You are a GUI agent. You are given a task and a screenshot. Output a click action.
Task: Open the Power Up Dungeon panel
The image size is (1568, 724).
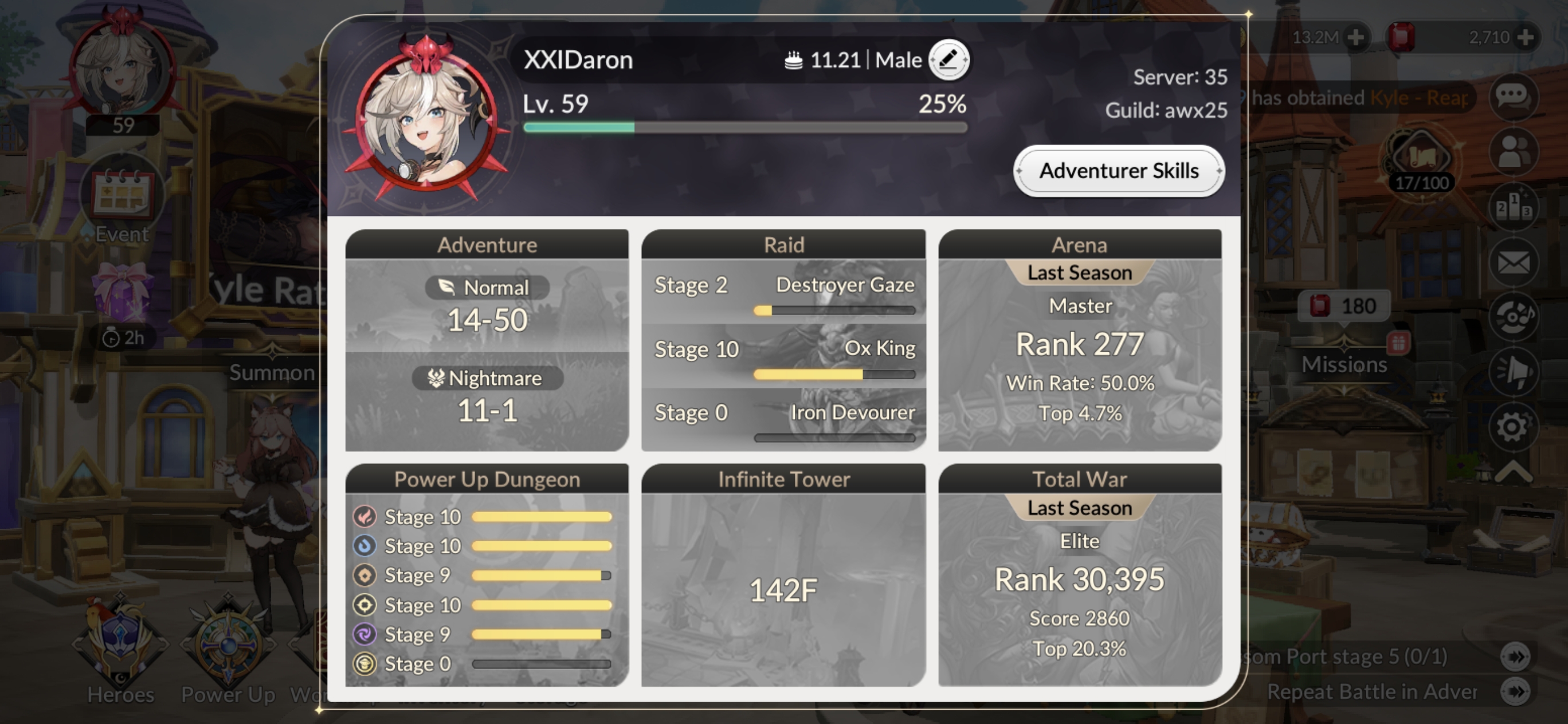487,575
